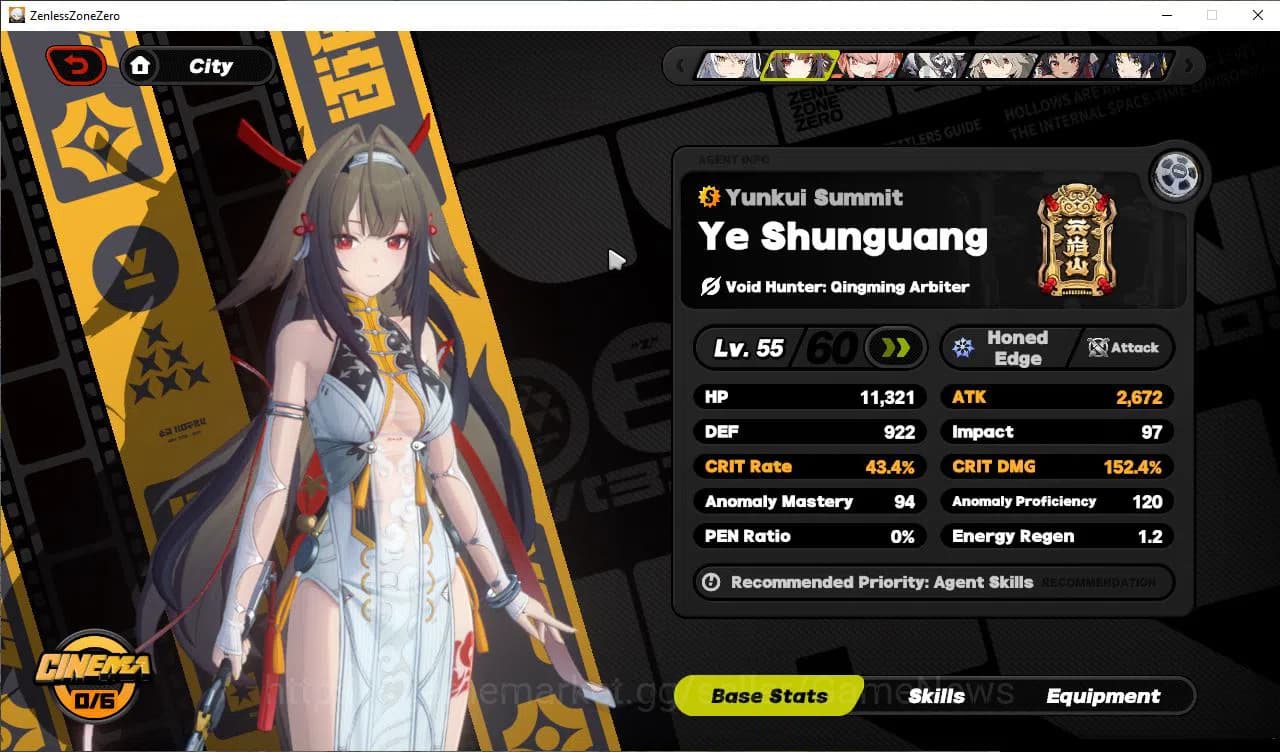Click the Void Hunter faction icon
The width and height of the screenshot is (1280, 752).
(x=709, y=287)
